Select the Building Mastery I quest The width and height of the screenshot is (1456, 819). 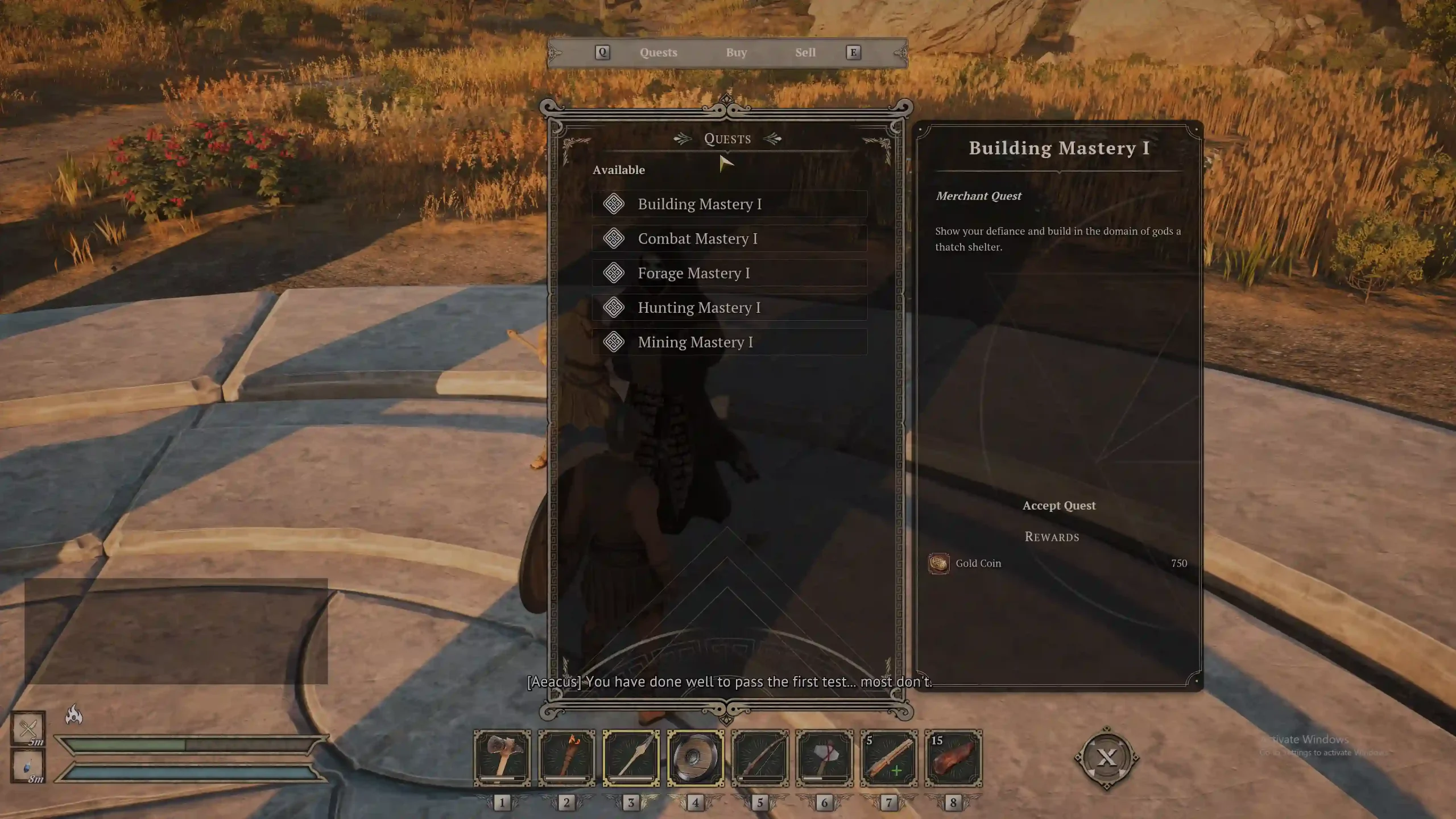pyautogui.click(x=729, y=204)
